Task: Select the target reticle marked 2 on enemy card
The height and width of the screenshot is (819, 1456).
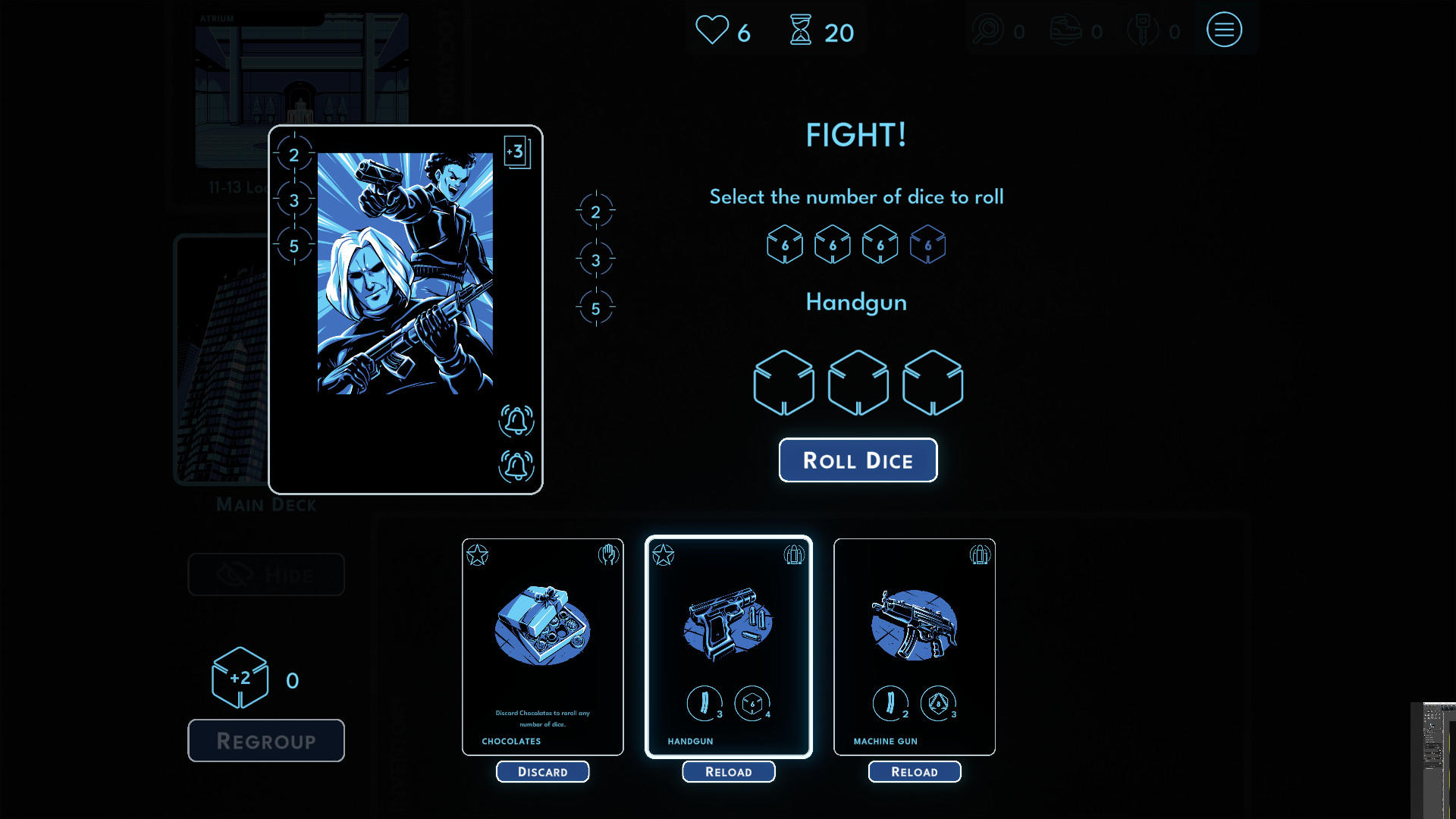Action: [x=294, y=155]
